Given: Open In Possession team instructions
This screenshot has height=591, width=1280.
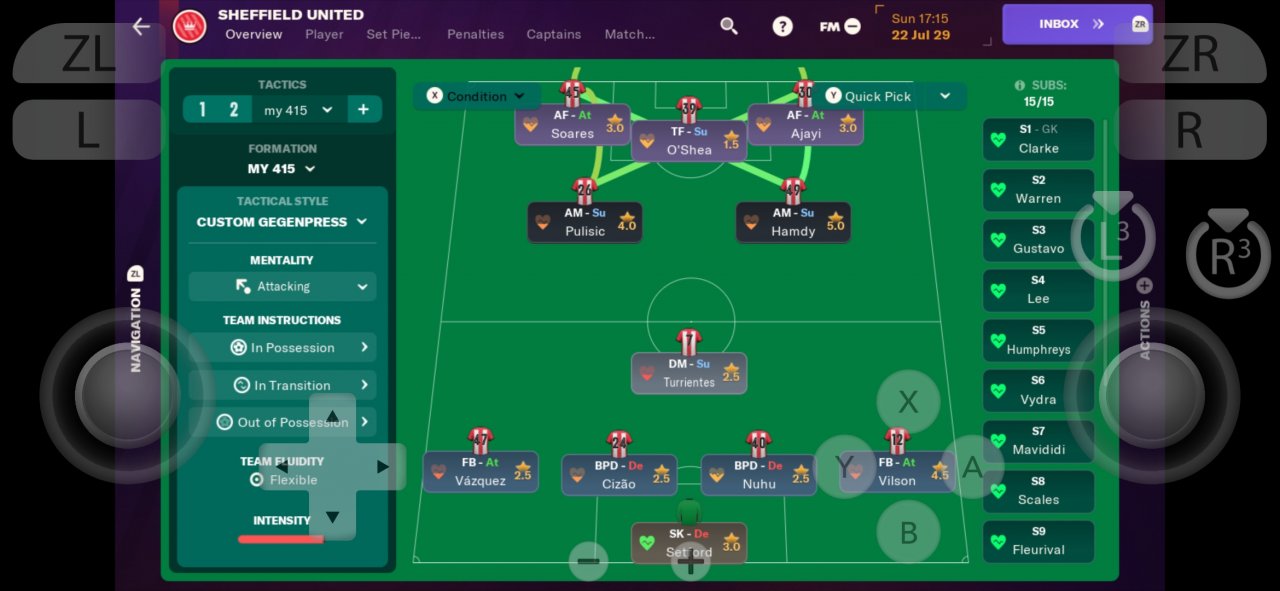Looking at the screenshot, I should point(282,348).
